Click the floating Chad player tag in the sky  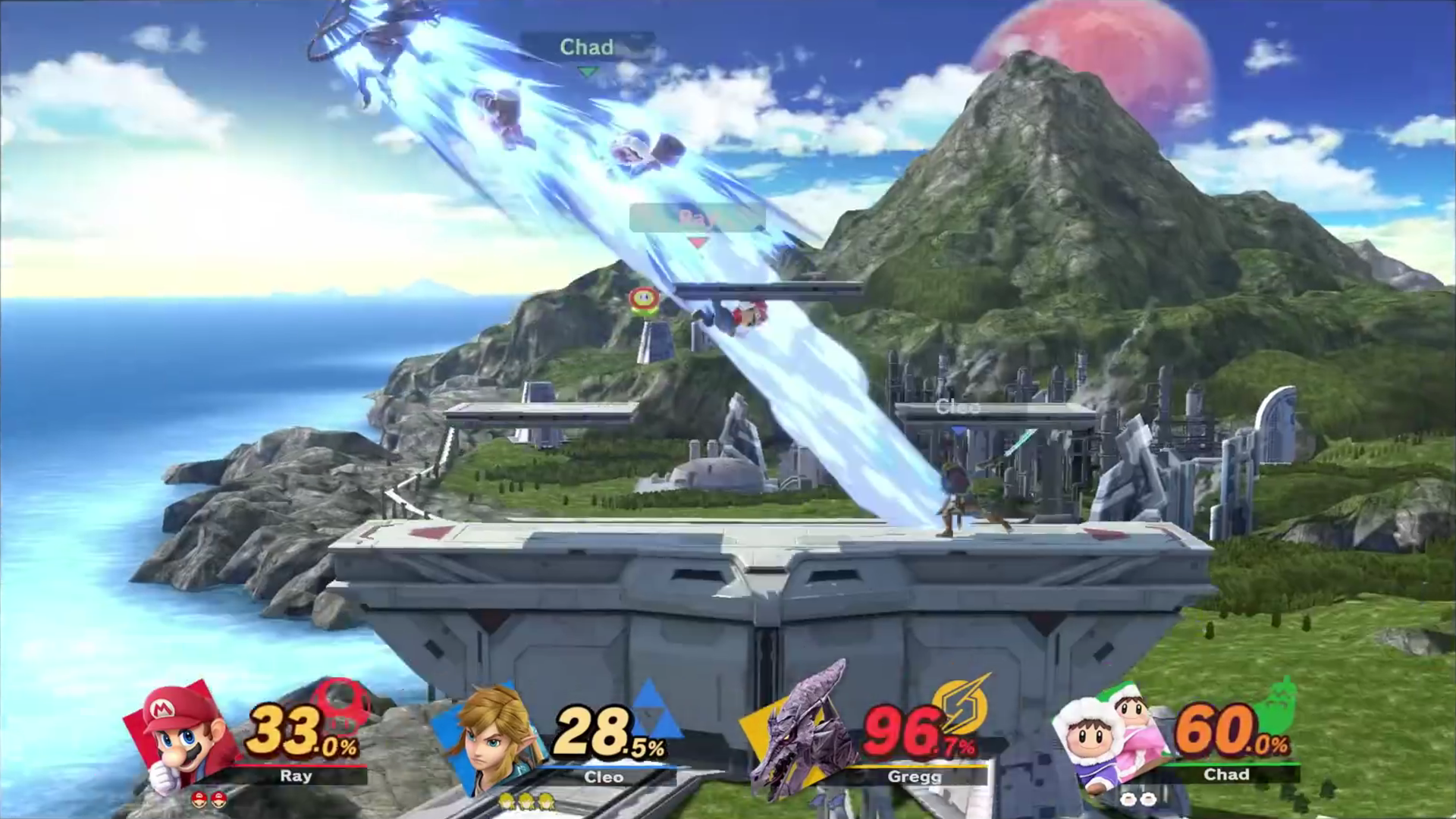[586, 47]
